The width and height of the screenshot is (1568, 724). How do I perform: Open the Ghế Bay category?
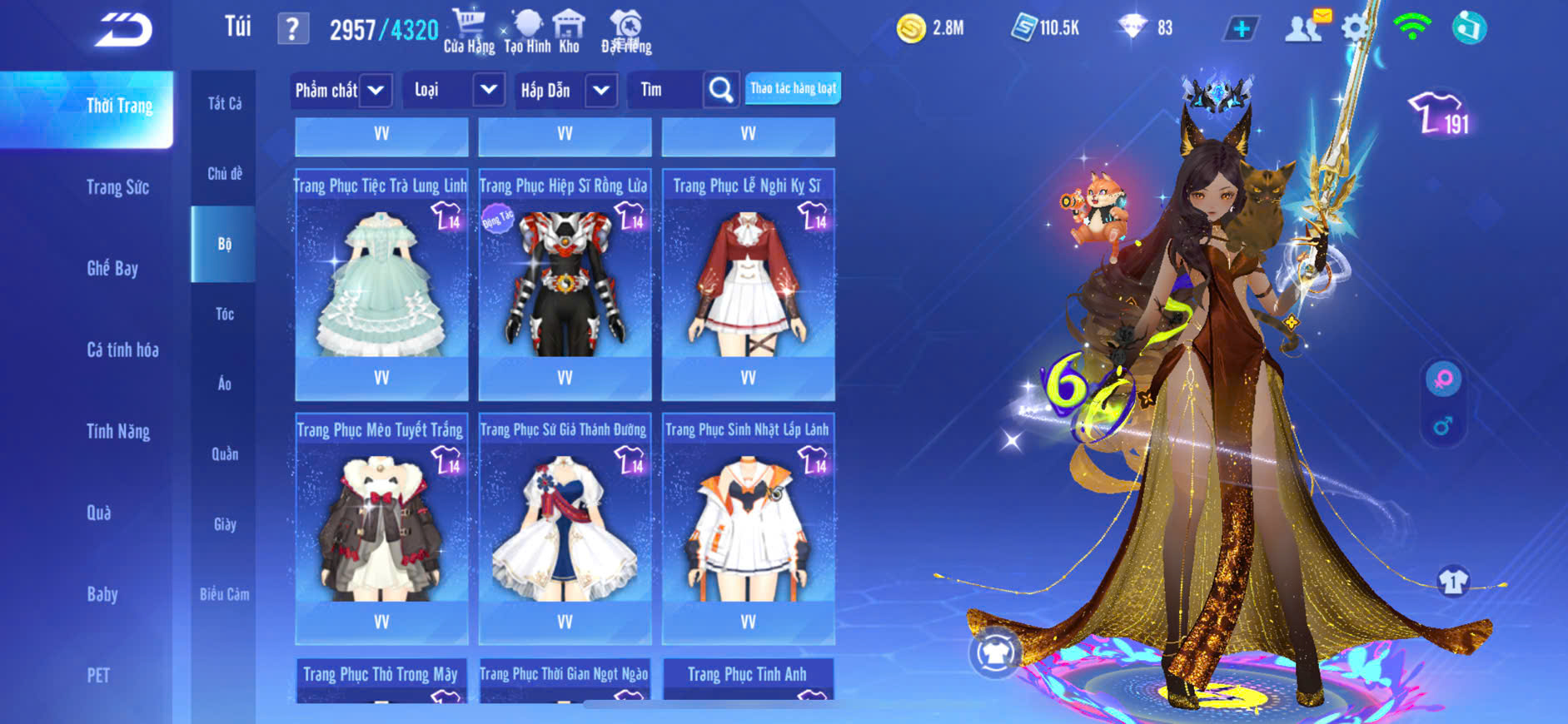pyautogui.click(x=112, y=268)
